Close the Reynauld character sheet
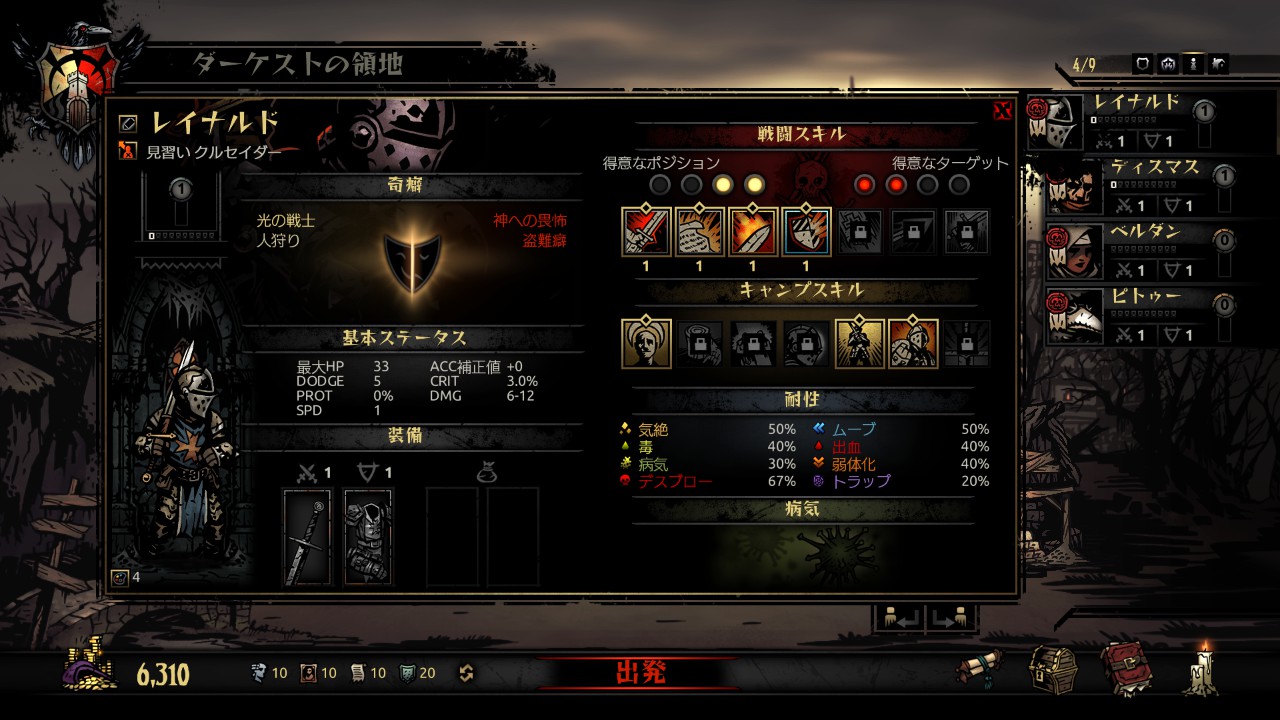 1002,110
